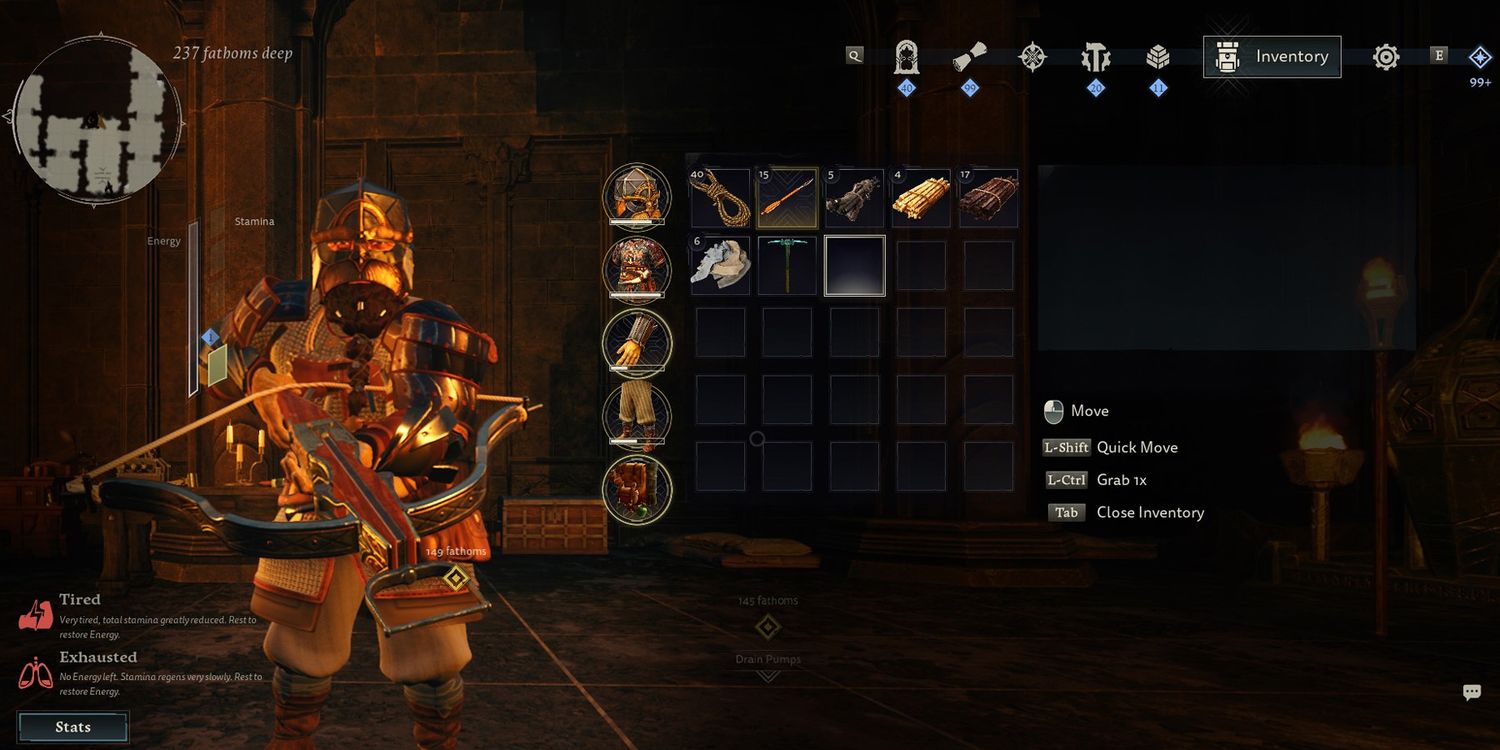Open the Stats panel
Image resolution: width=1500 pixels, height=750 pixels.
coord(73,727)
